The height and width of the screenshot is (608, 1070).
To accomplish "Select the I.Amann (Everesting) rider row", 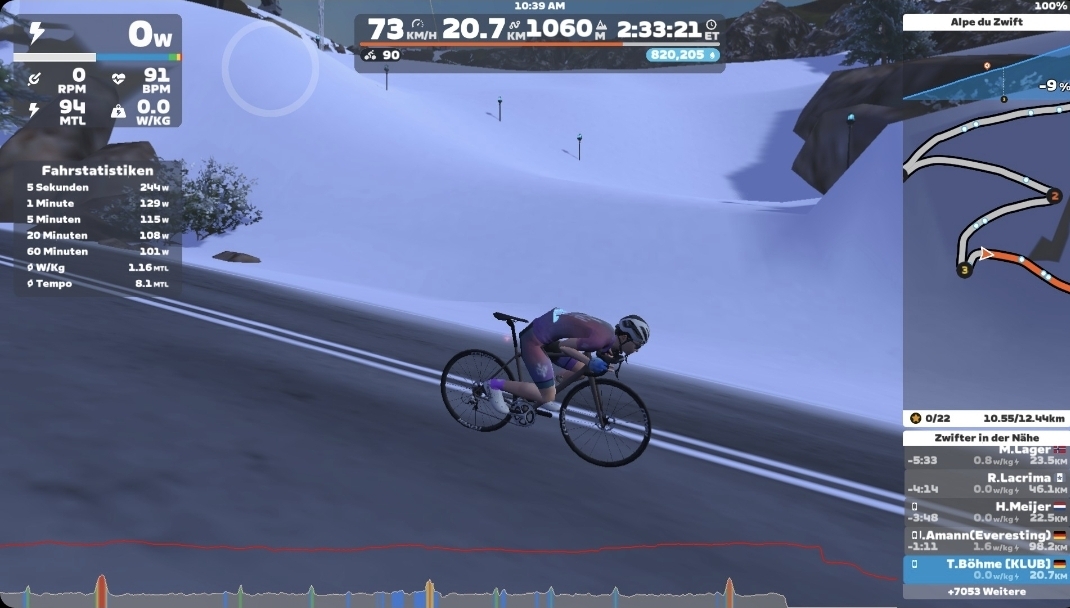I will pos(986,541).
